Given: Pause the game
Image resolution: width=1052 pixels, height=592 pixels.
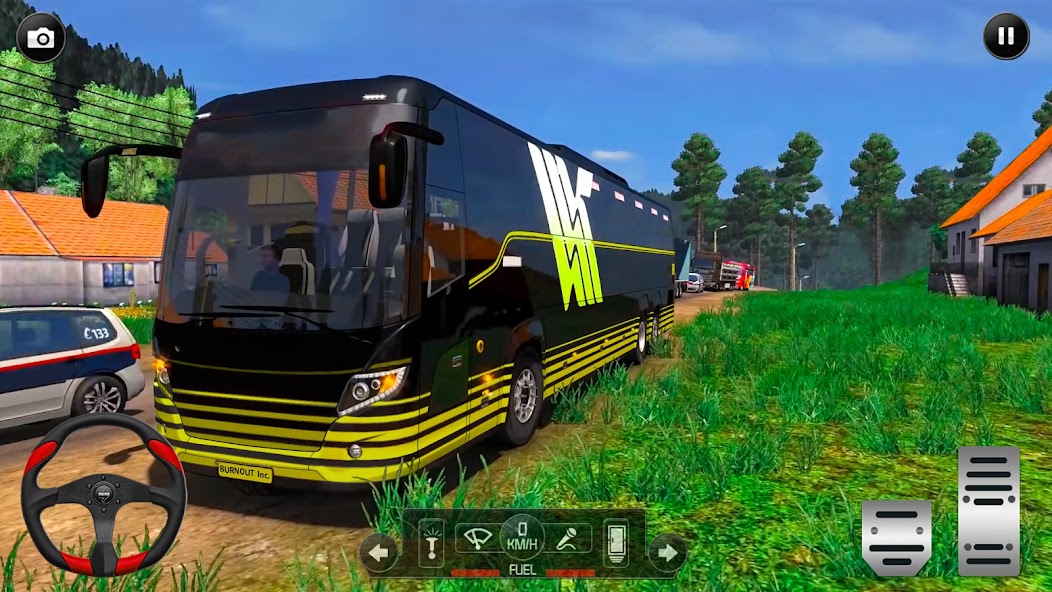Looking at the screenshot, I should point(1006,37).
